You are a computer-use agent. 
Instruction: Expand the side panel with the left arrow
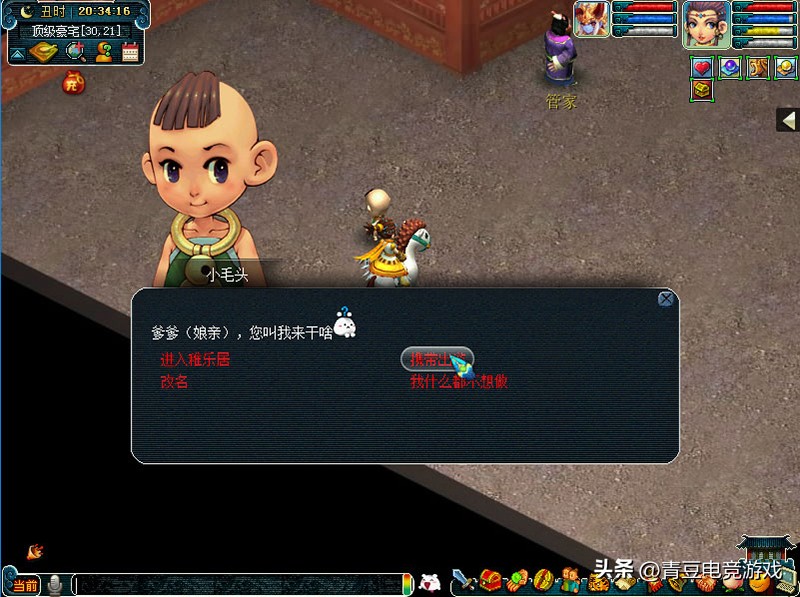(x=787, y=119)
